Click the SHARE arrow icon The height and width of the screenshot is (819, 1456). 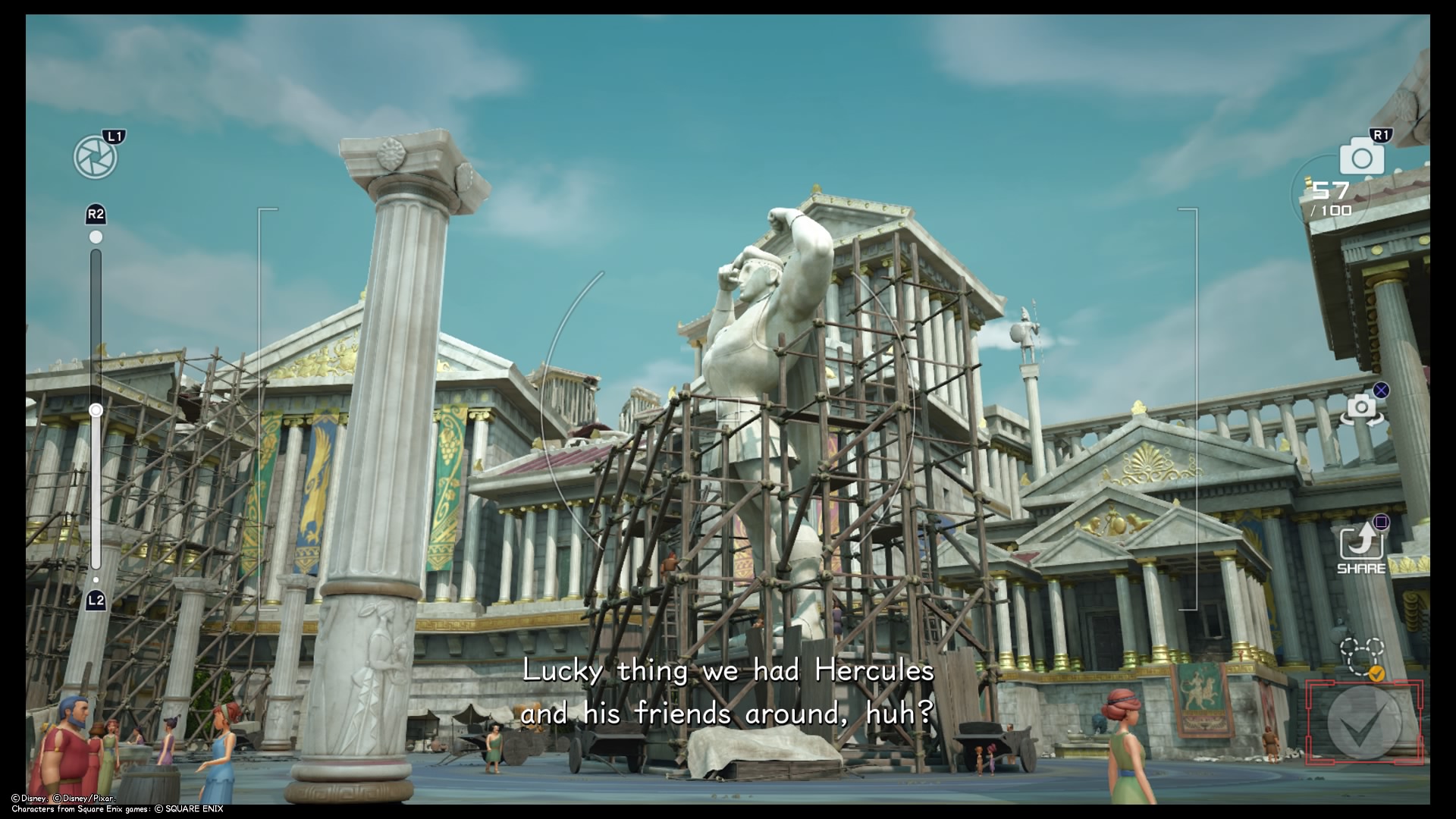[x=1362, y=543]
